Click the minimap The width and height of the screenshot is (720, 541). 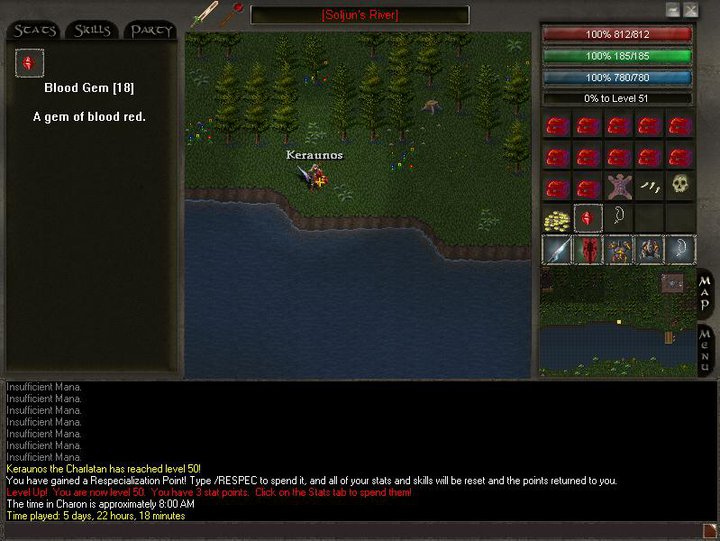tap(615, 320)
